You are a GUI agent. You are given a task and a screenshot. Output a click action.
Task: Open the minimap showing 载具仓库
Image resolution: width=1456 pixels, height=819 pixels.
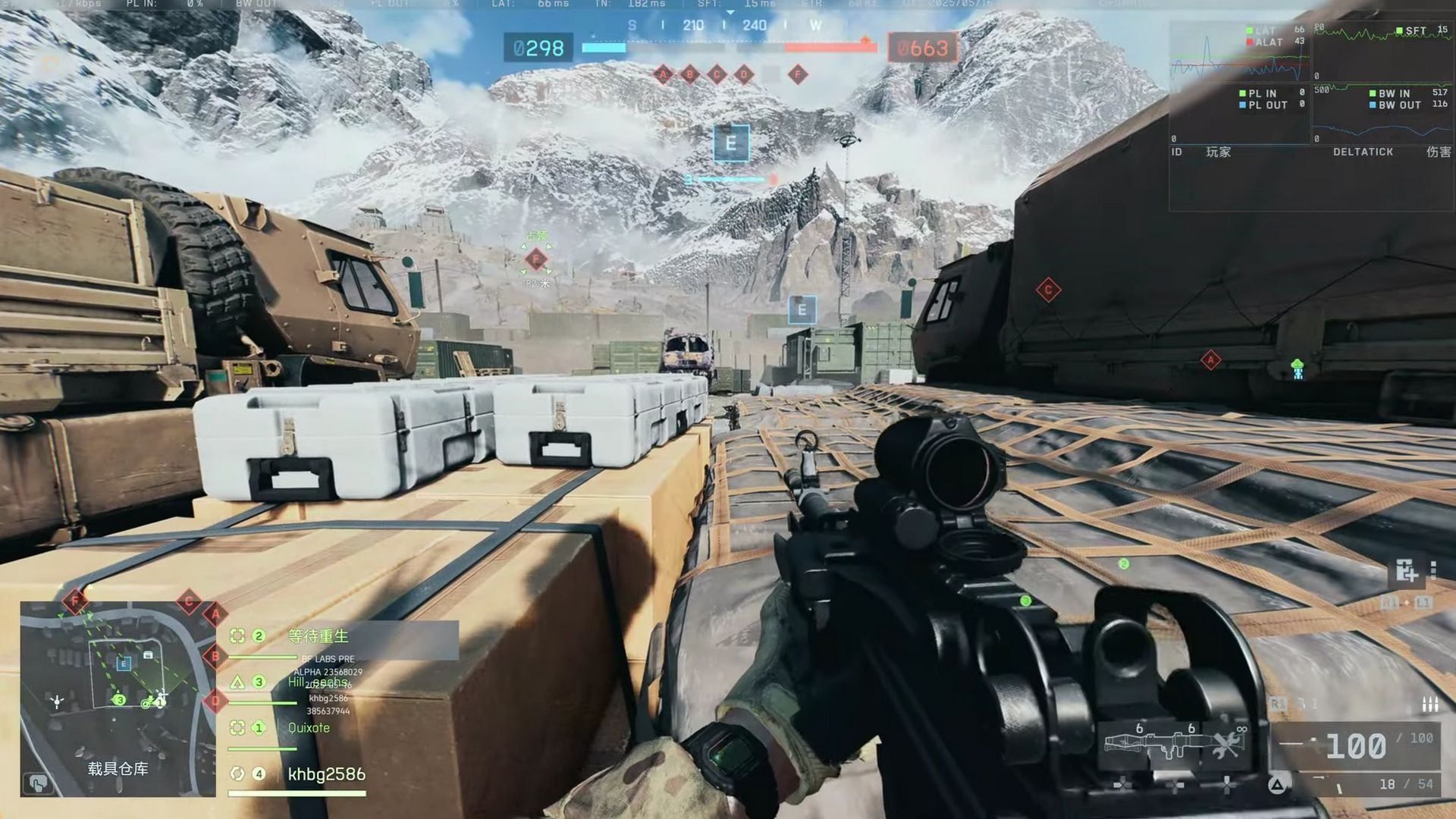coord(118,698)
